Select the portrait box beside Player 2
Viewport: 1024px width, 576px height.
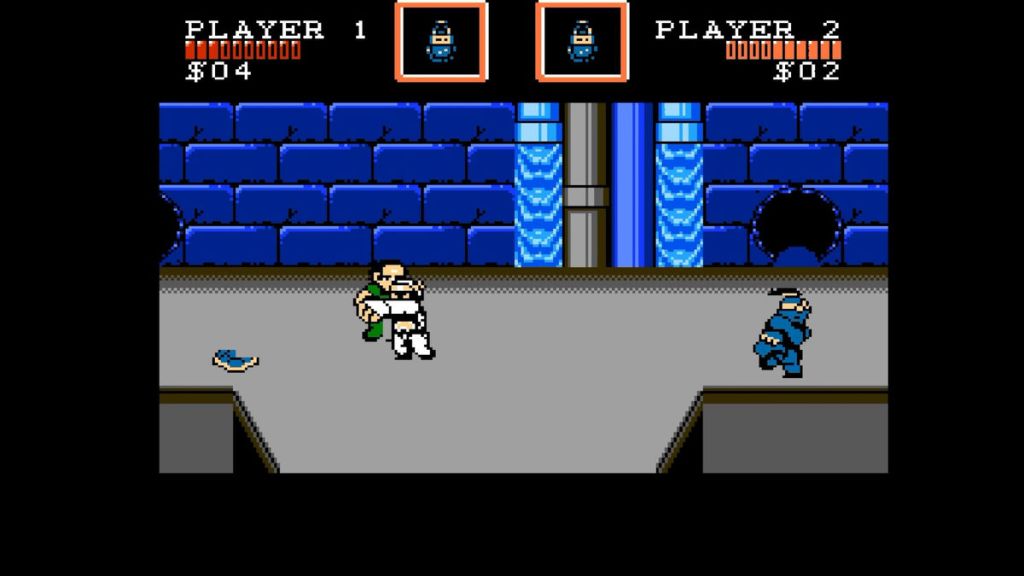click(x=582, y=41)
